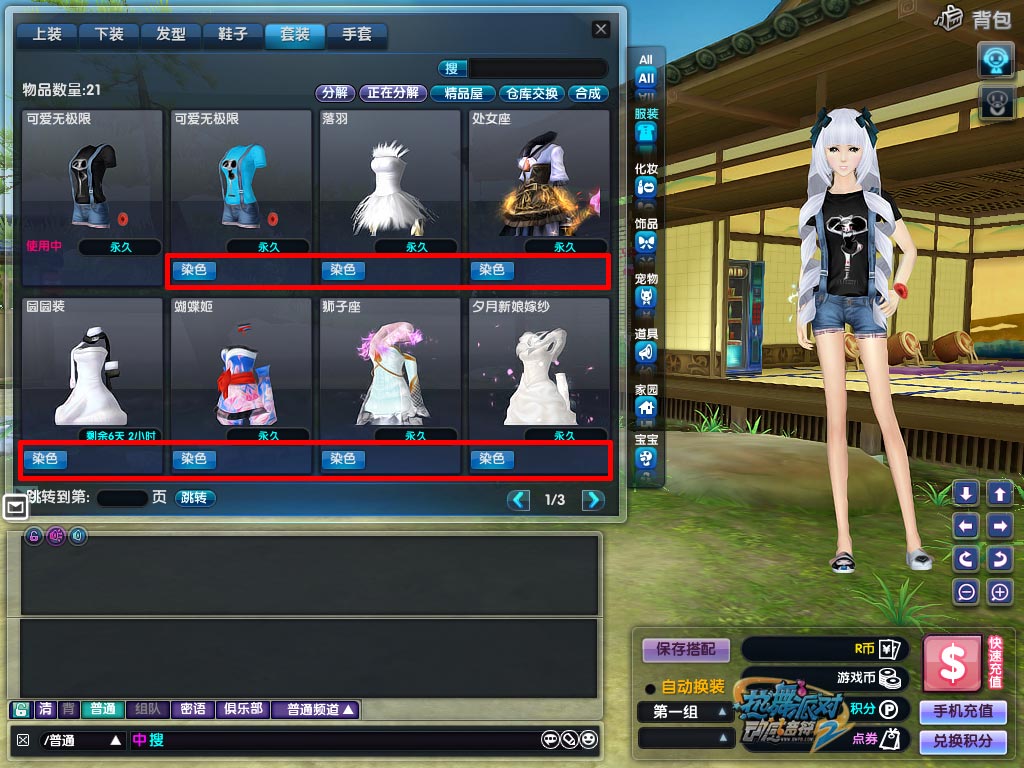
Task: Open the 精品屋 shop
Action: [463, 93]
